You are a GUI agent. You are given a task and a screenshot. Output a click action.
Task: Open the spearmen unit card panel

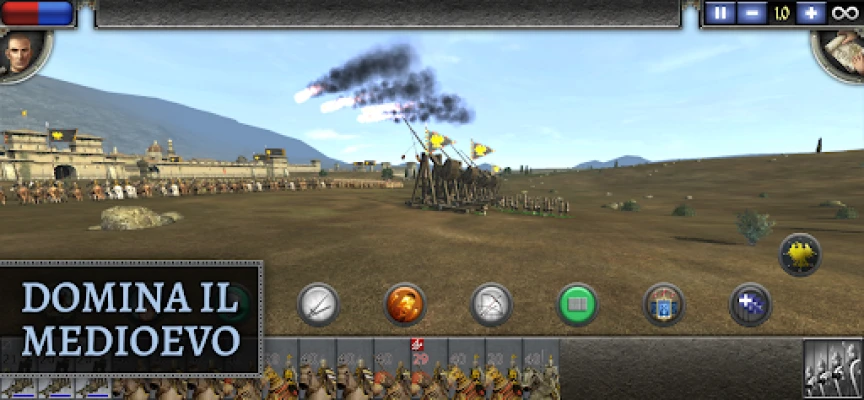click(832, 369)
